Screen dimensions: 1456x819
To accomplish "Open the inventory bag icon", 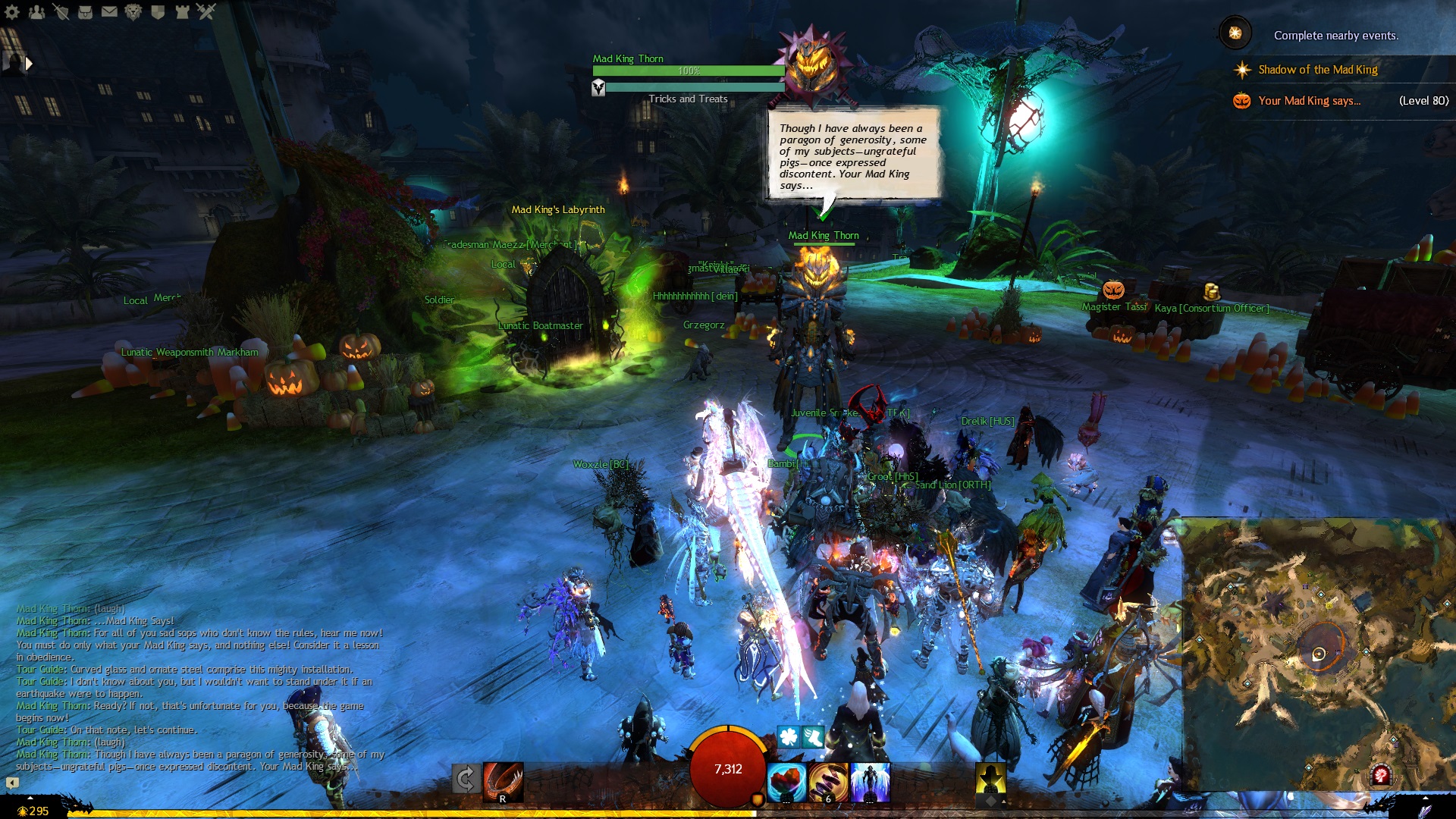I will click(85, 11).
